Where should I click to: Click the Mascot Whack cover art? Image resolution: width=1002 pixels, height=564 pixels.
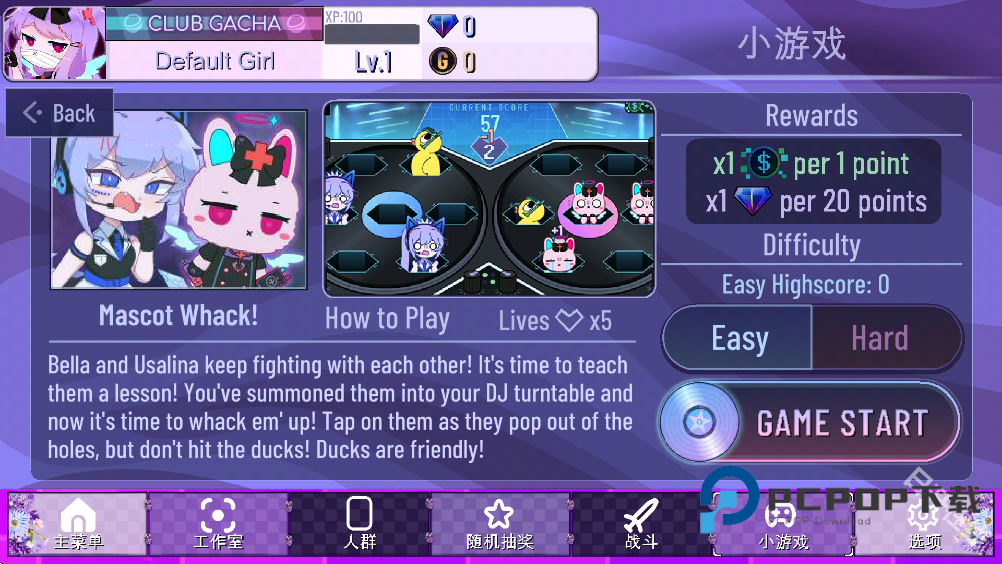pyautogui.click(x=179, y=200)
